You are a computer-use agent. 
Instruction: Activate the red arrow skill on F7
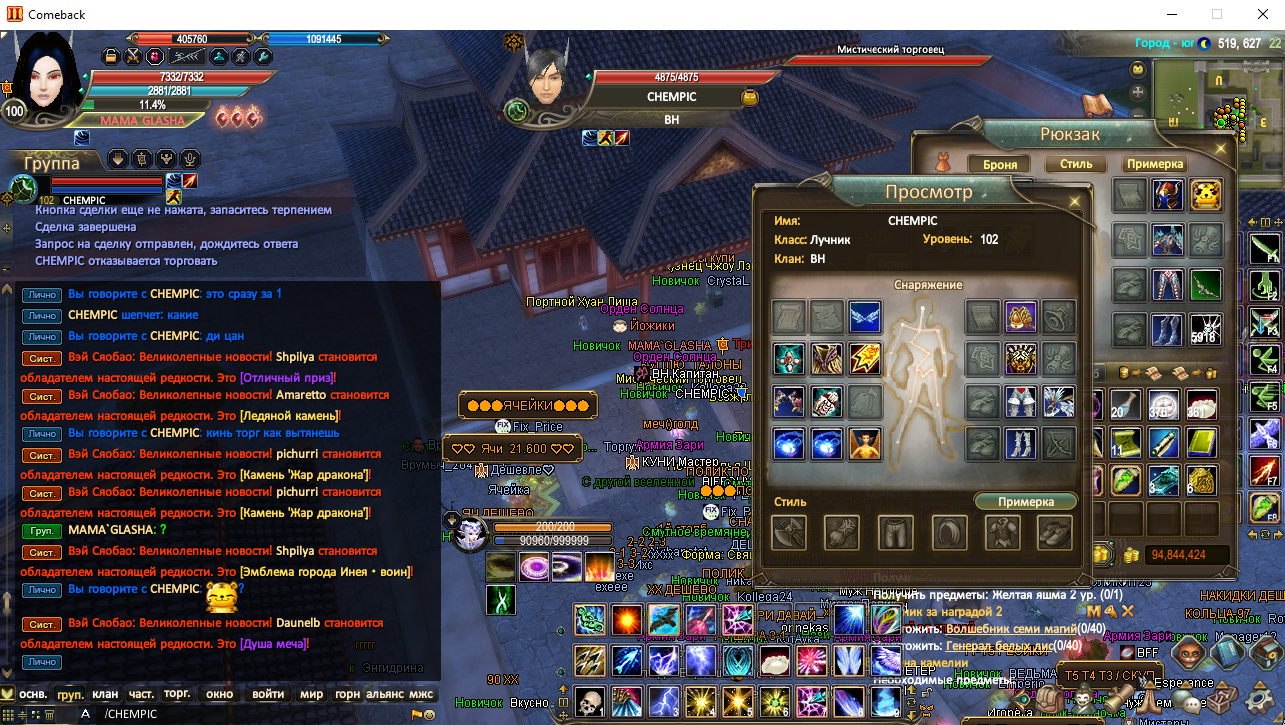coord(1264,470)
